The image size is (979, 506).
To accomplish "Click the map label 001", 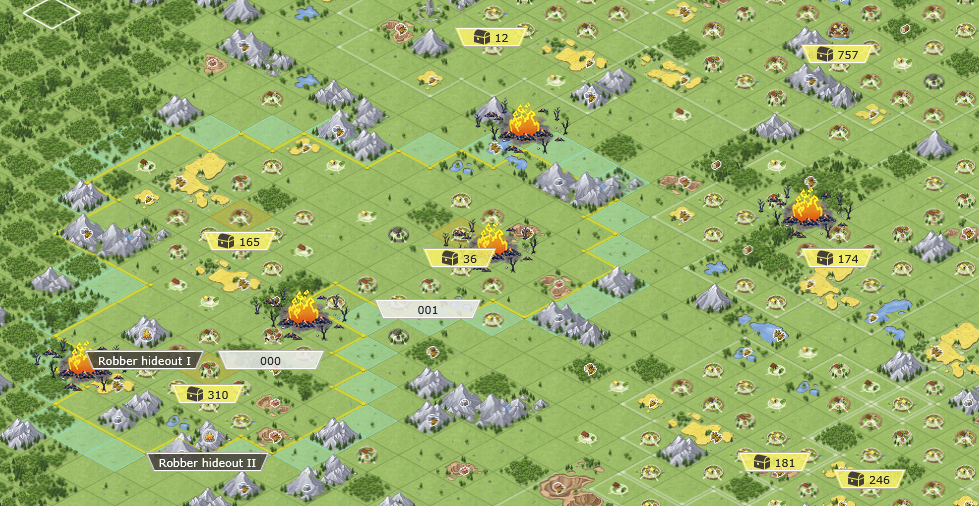I will click(428, 310).
